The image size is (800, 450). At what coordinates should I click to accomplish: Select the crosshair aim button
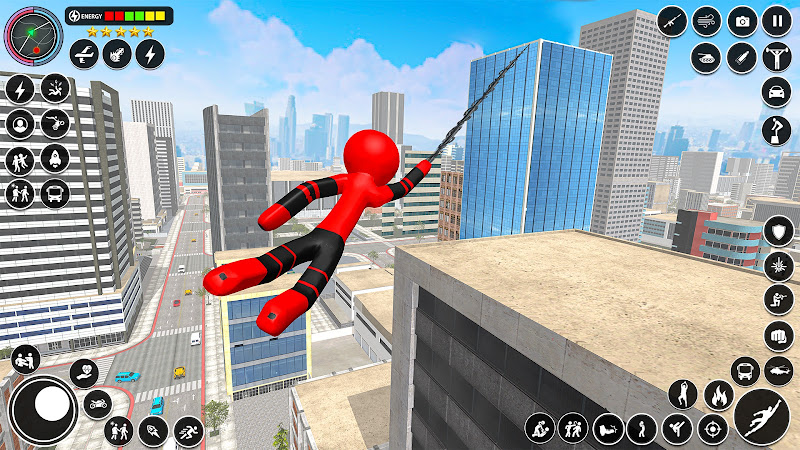[712, 430]
